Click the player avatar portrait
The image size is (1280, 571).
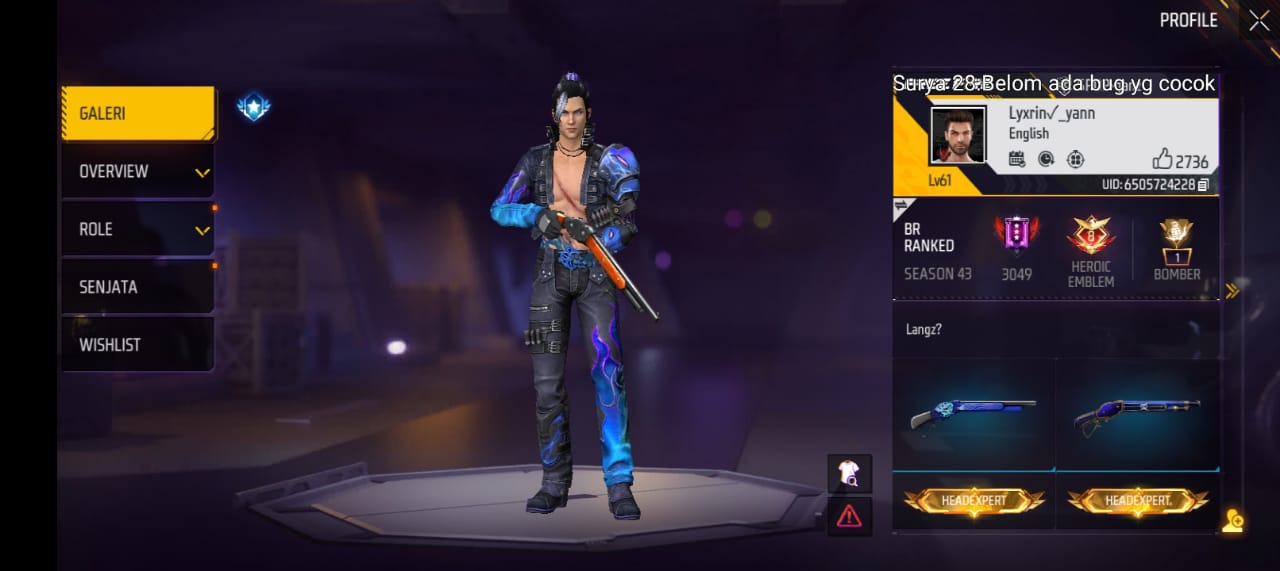tap(958, 135)
